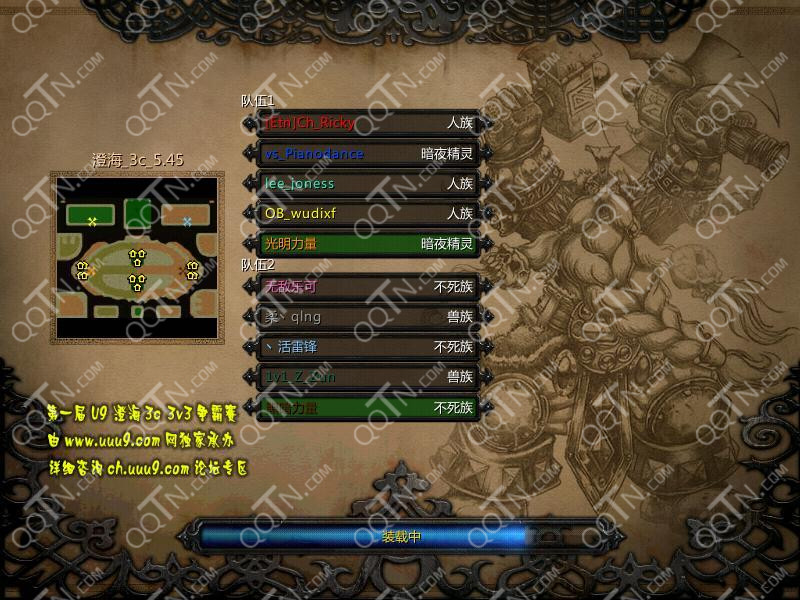Image resolution: width=800 pixels, height=600 pixels.
Task: Select the OB_wudixf player row
Action: [x=367, y=214]
